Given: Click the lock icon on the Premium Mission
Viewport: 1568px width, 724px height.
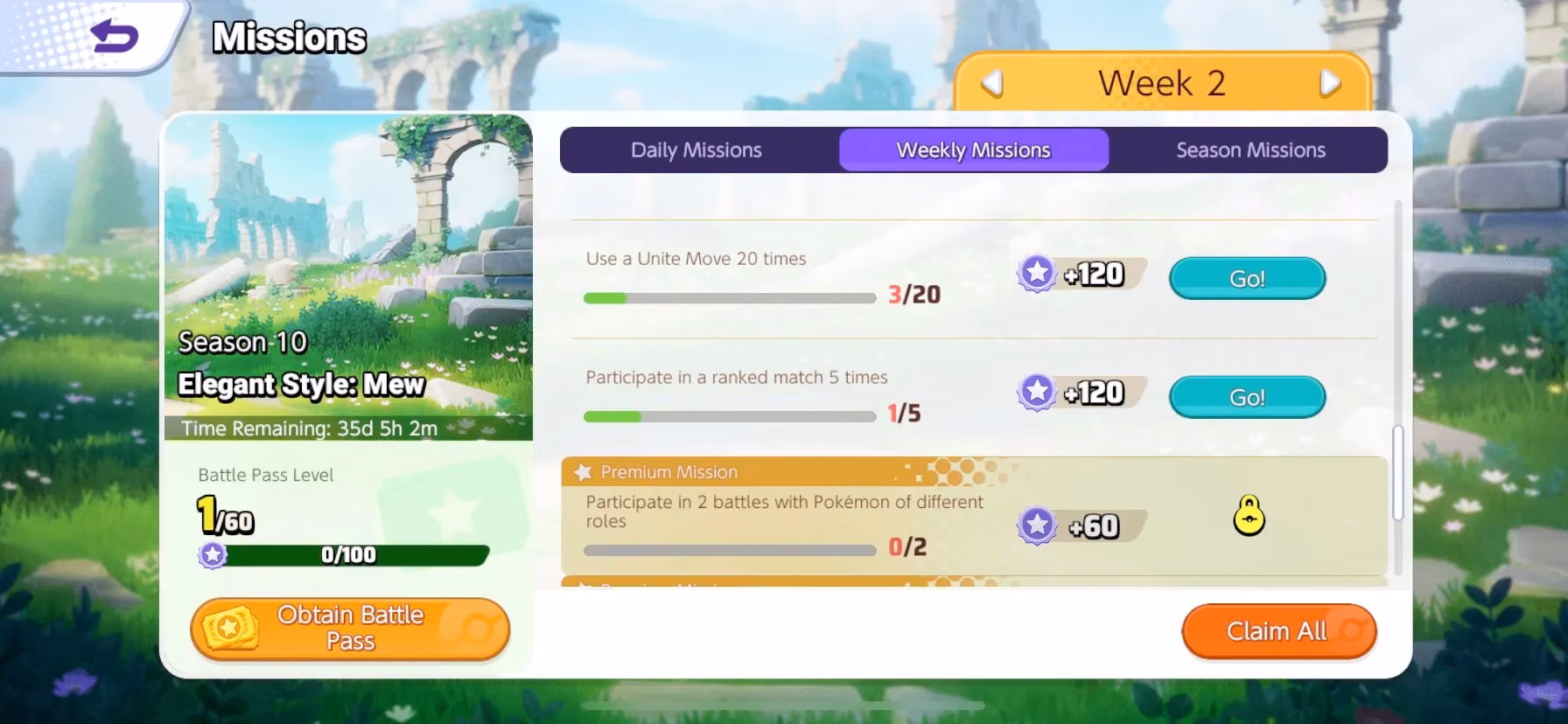Looking at the screenshot, I should coord(1249,518).
